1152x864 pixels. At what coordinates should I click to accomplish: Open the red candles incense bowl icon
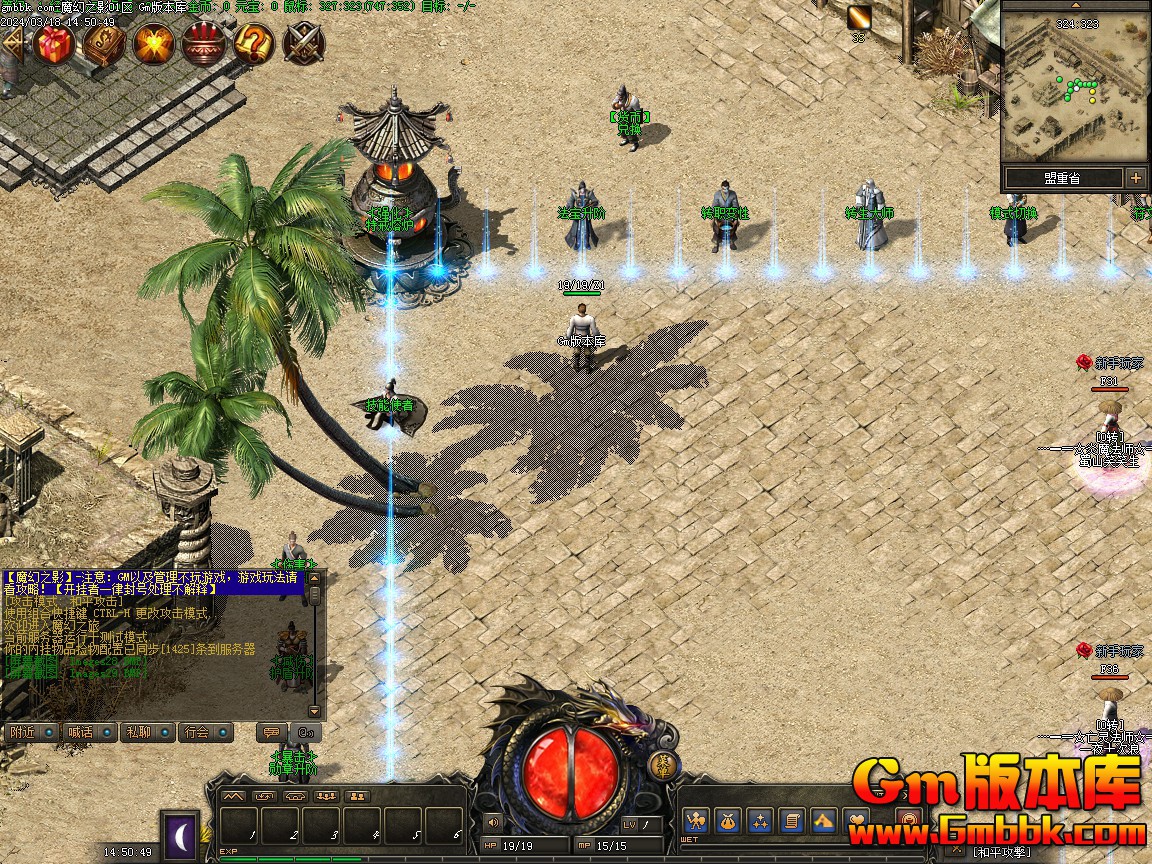tap(204, 43)
